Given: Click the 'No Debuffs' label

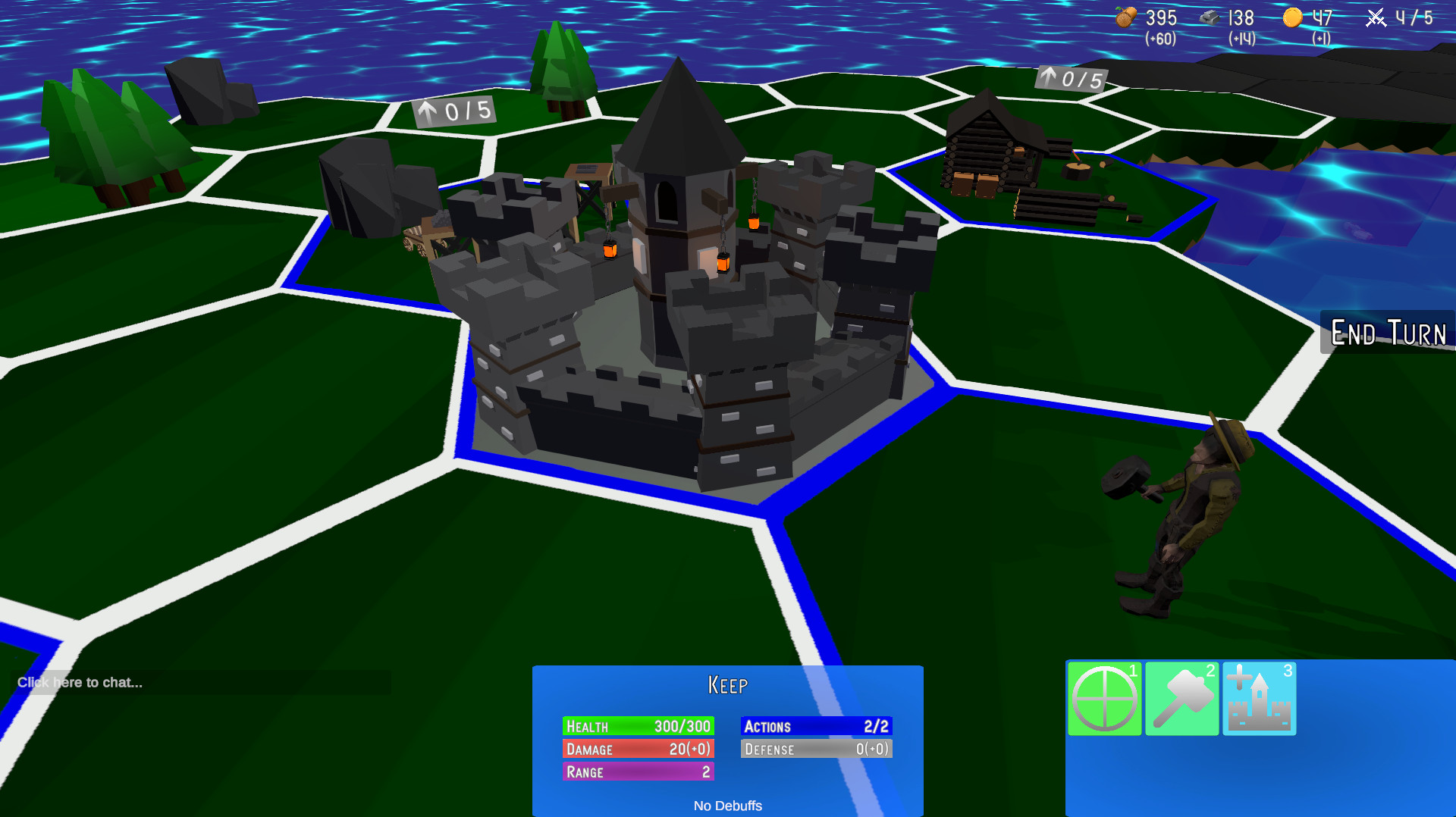Looking at the screenshot, I should pos(727,806).
